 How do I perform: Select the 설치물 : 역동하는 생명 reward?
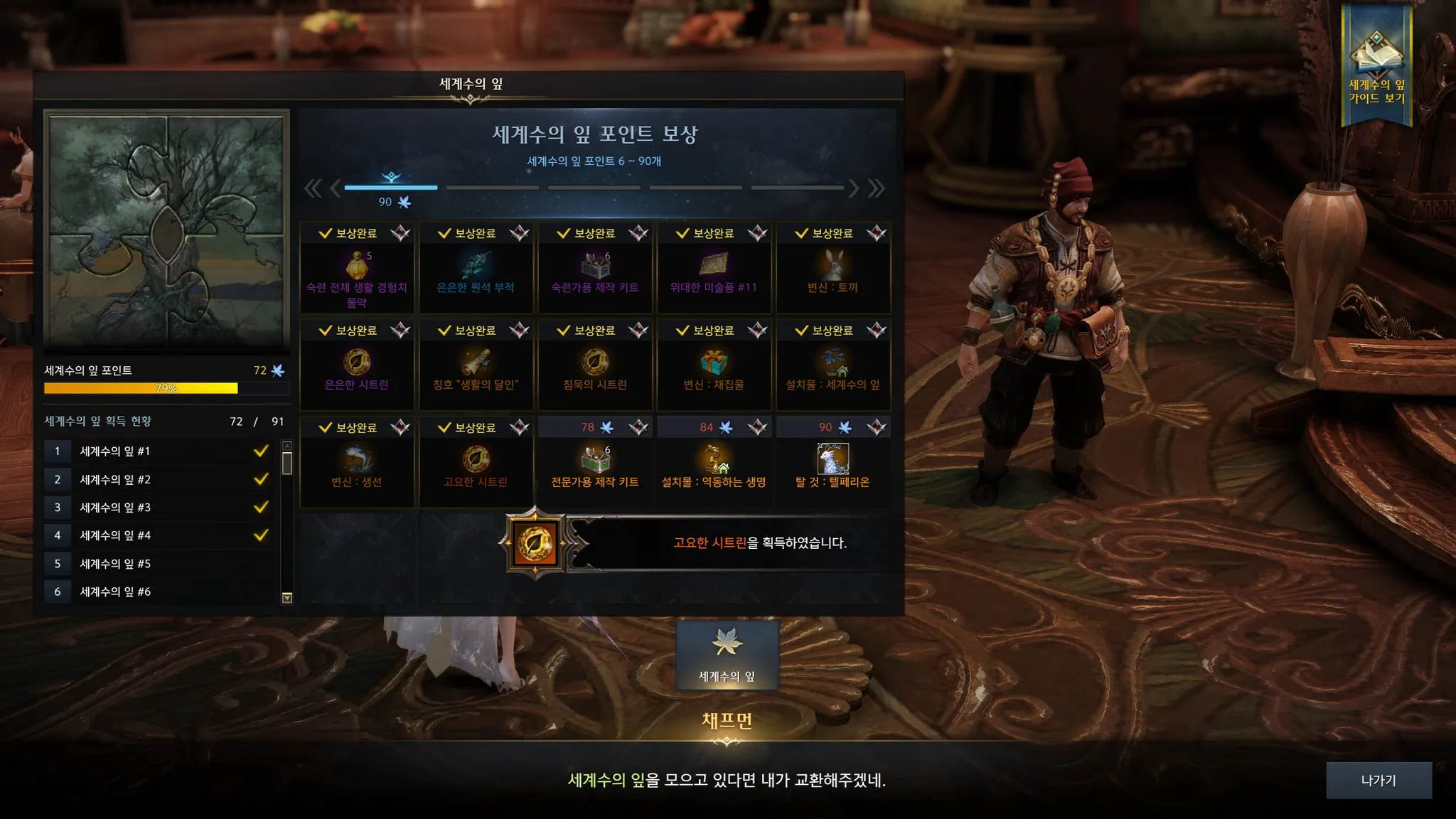click(714, 462)
